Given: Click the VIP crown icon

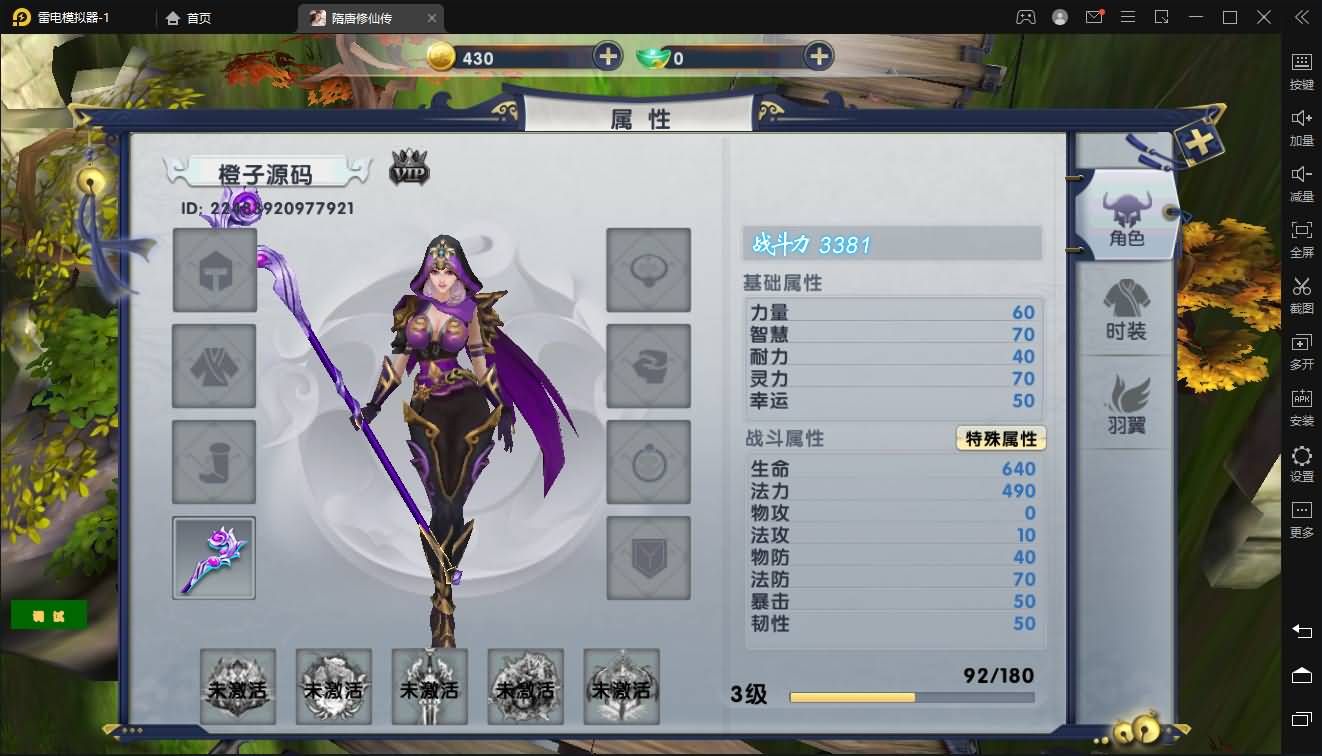Looking at the screenshot, I should click(x=410, y=170).
